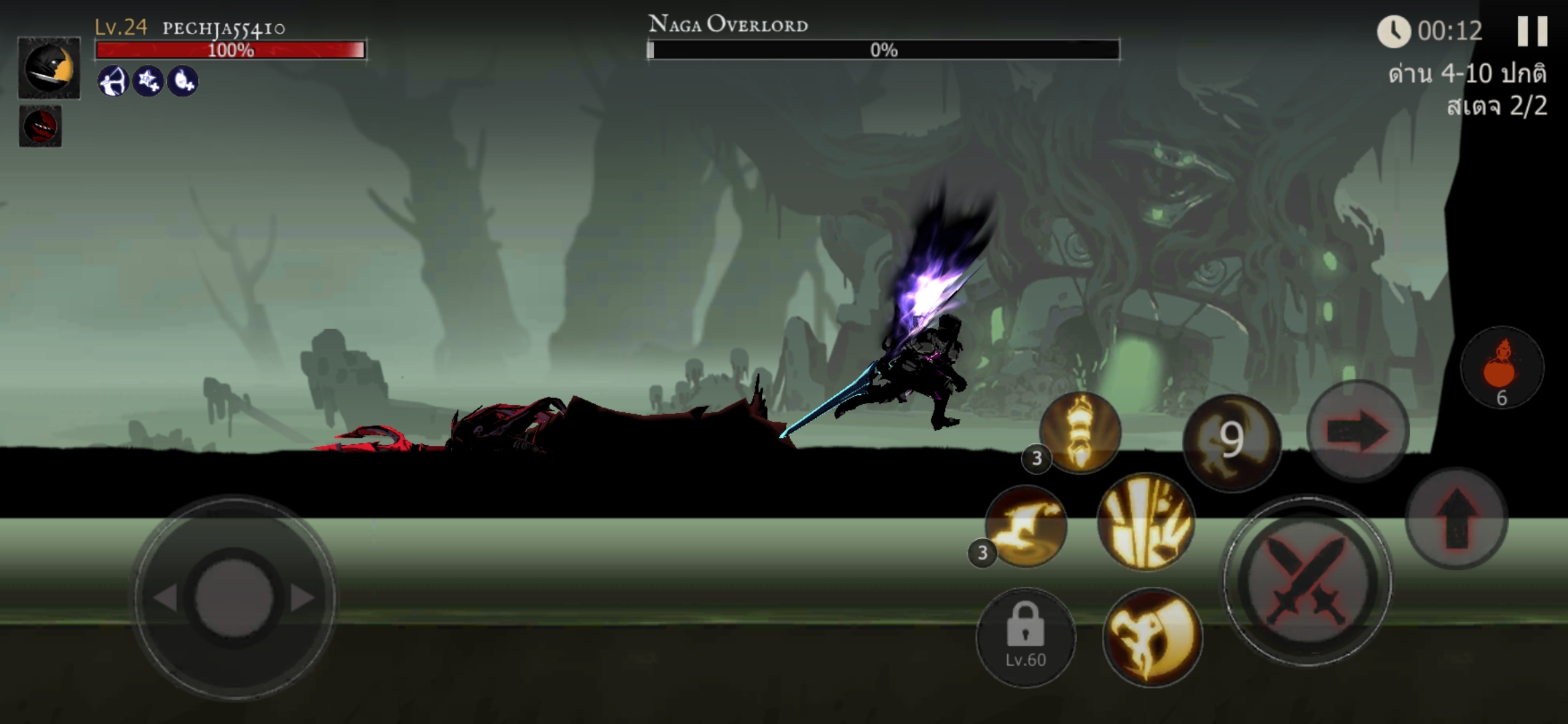Trigger the golden dash kick skill

[x=1026, y=526]
